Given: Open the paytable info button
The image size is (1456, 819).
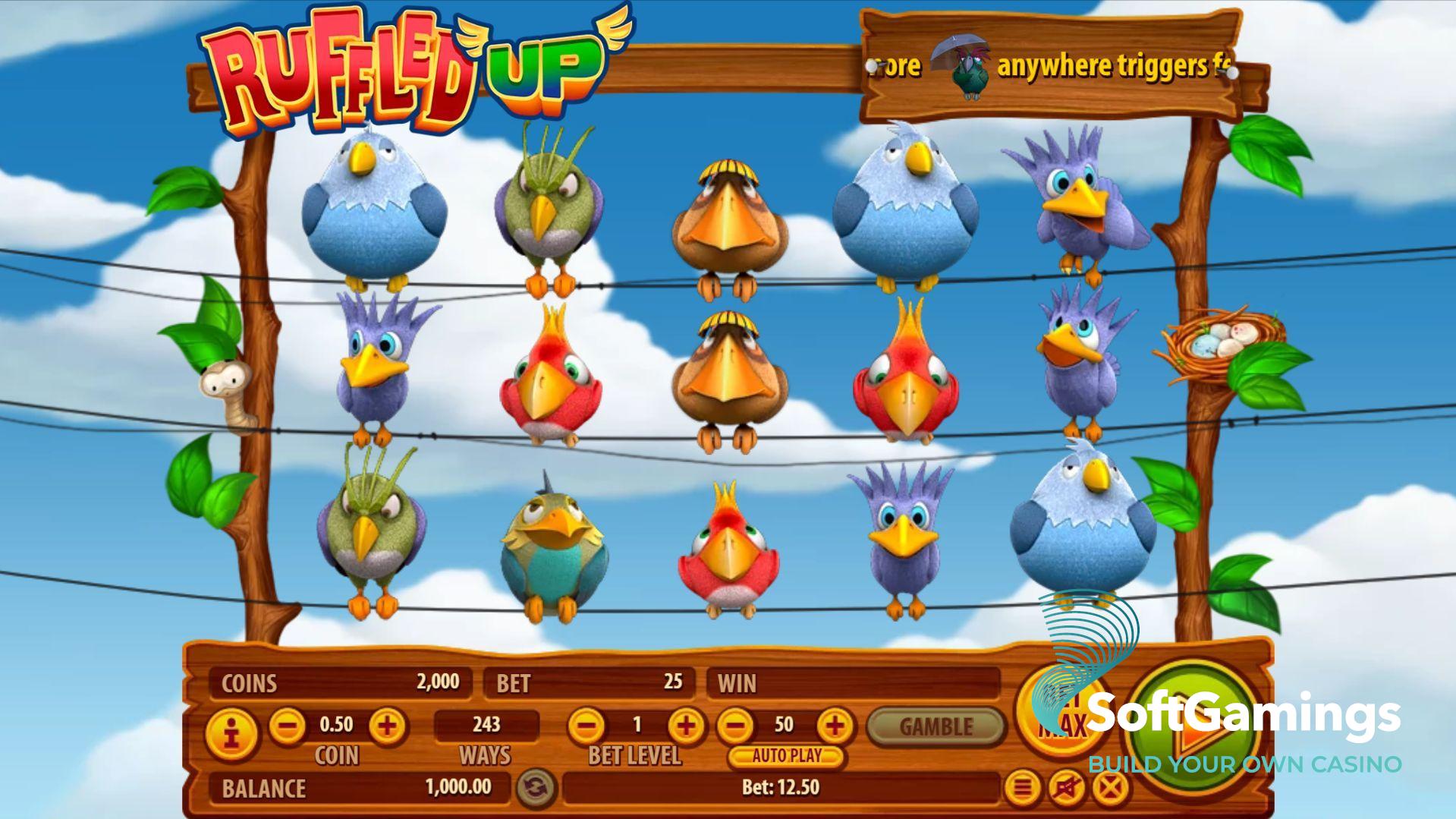Looking at the screenshot, I should (x=232, y=734).
